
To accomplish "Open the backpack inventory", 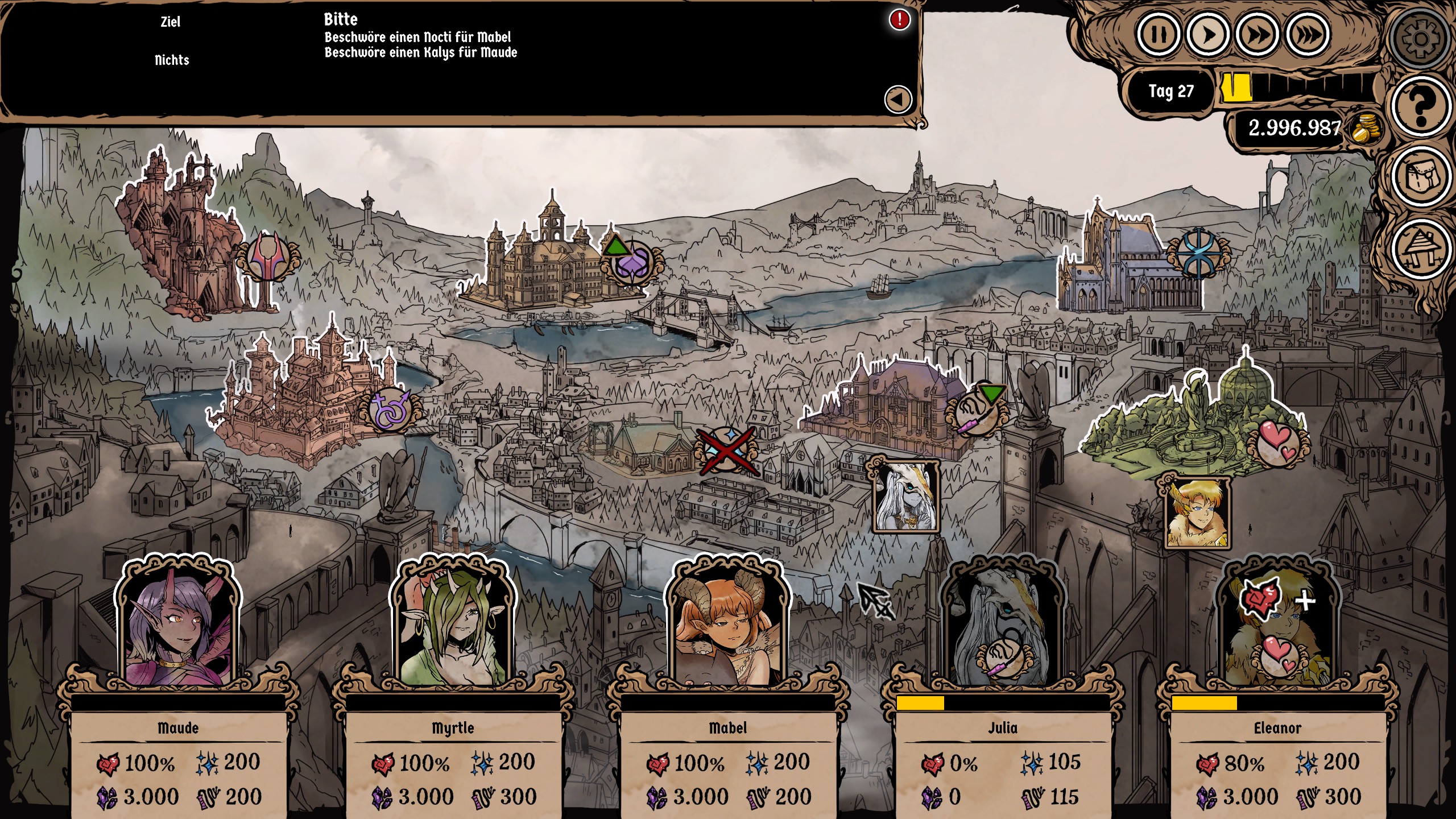I will (1420, 178).
